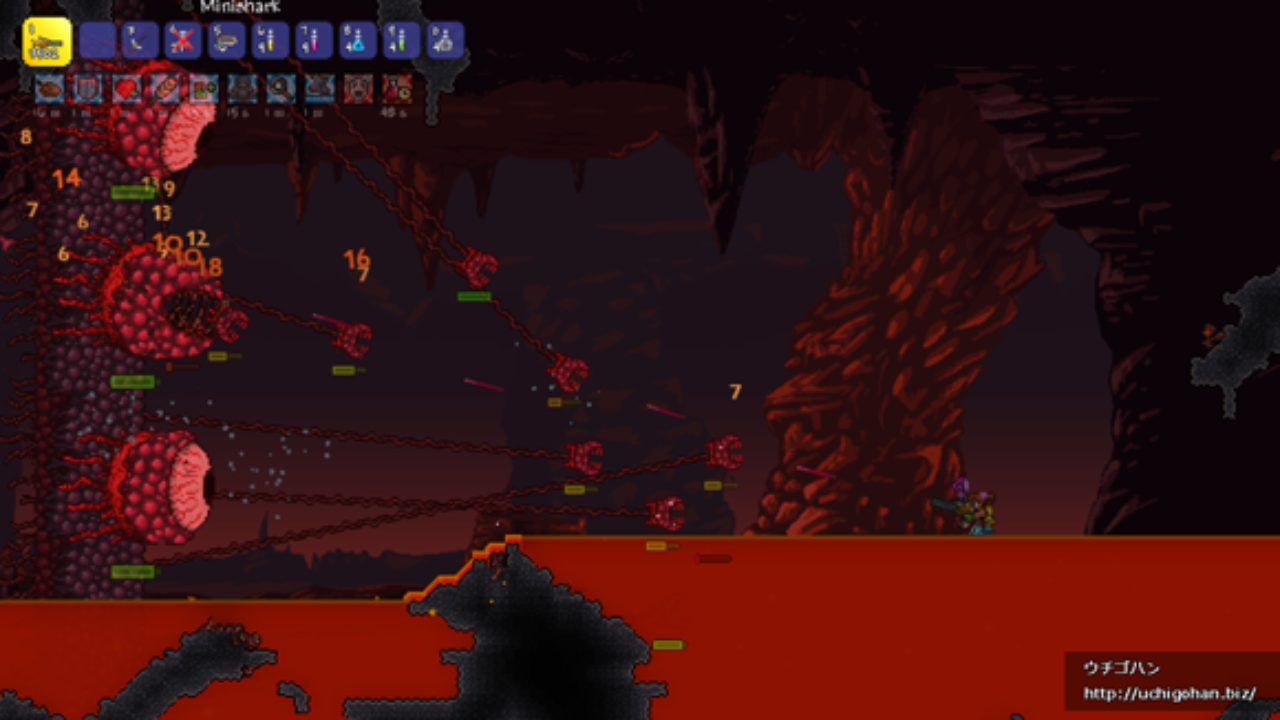This screenshot has width=1280, height=720.
Task: Click the roast meat Well Fed buff icon
Action: 49,89
